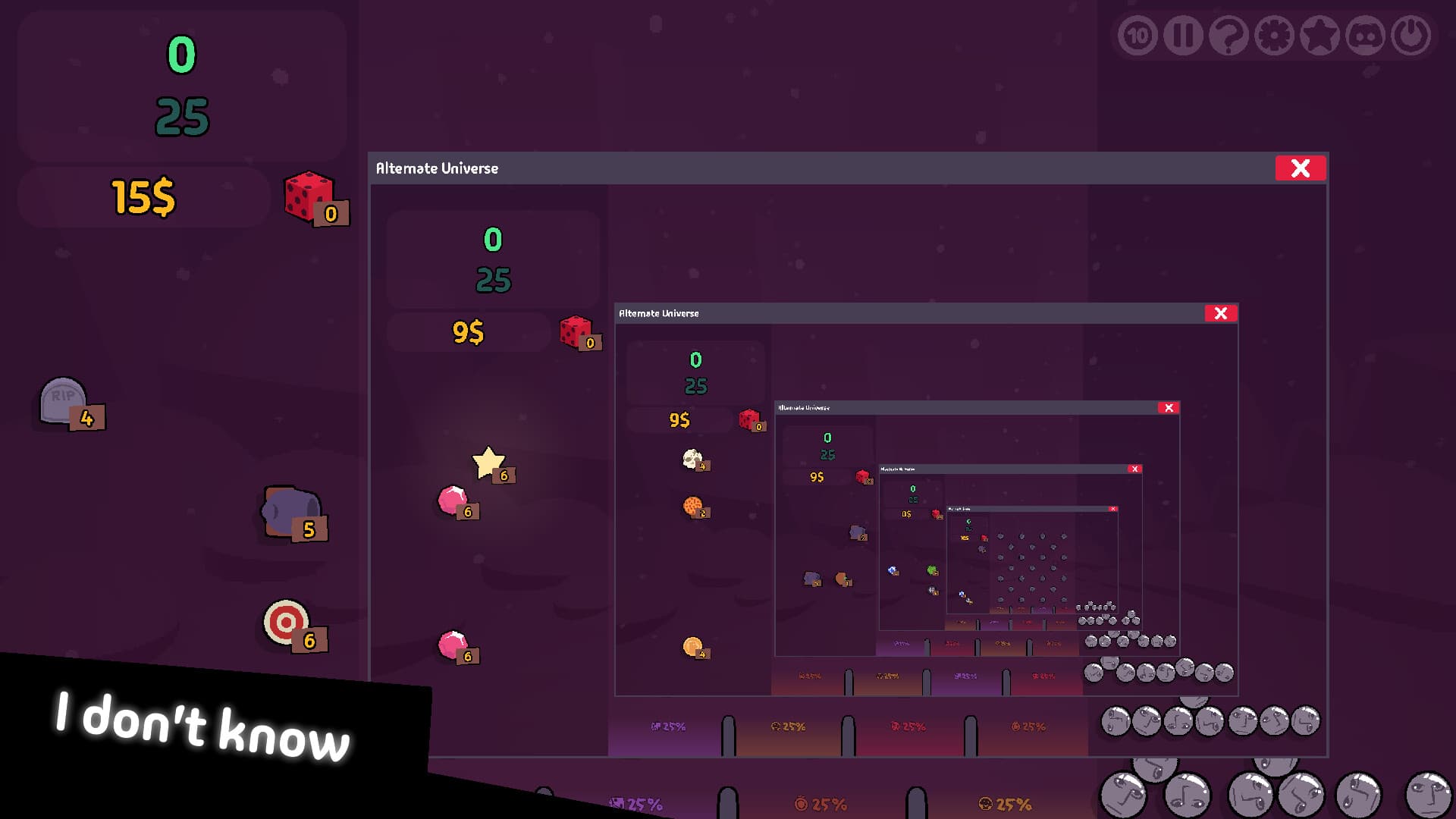Click the golden star labeled 6 in Alternate Universe
The height and width of the screenshot is (819, 1456).
coord(488,461)
